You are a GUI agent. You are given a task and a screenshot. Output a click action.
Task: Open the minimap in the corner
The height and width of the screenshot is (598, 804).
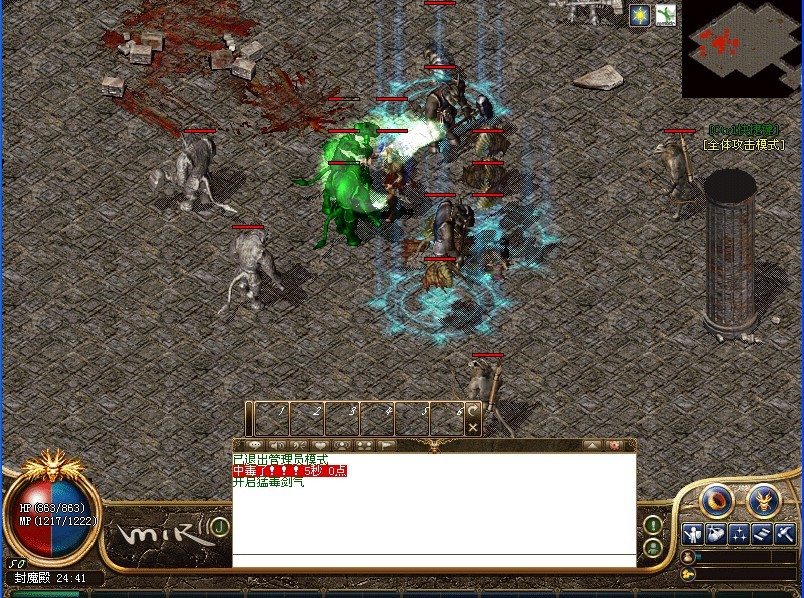742,48
